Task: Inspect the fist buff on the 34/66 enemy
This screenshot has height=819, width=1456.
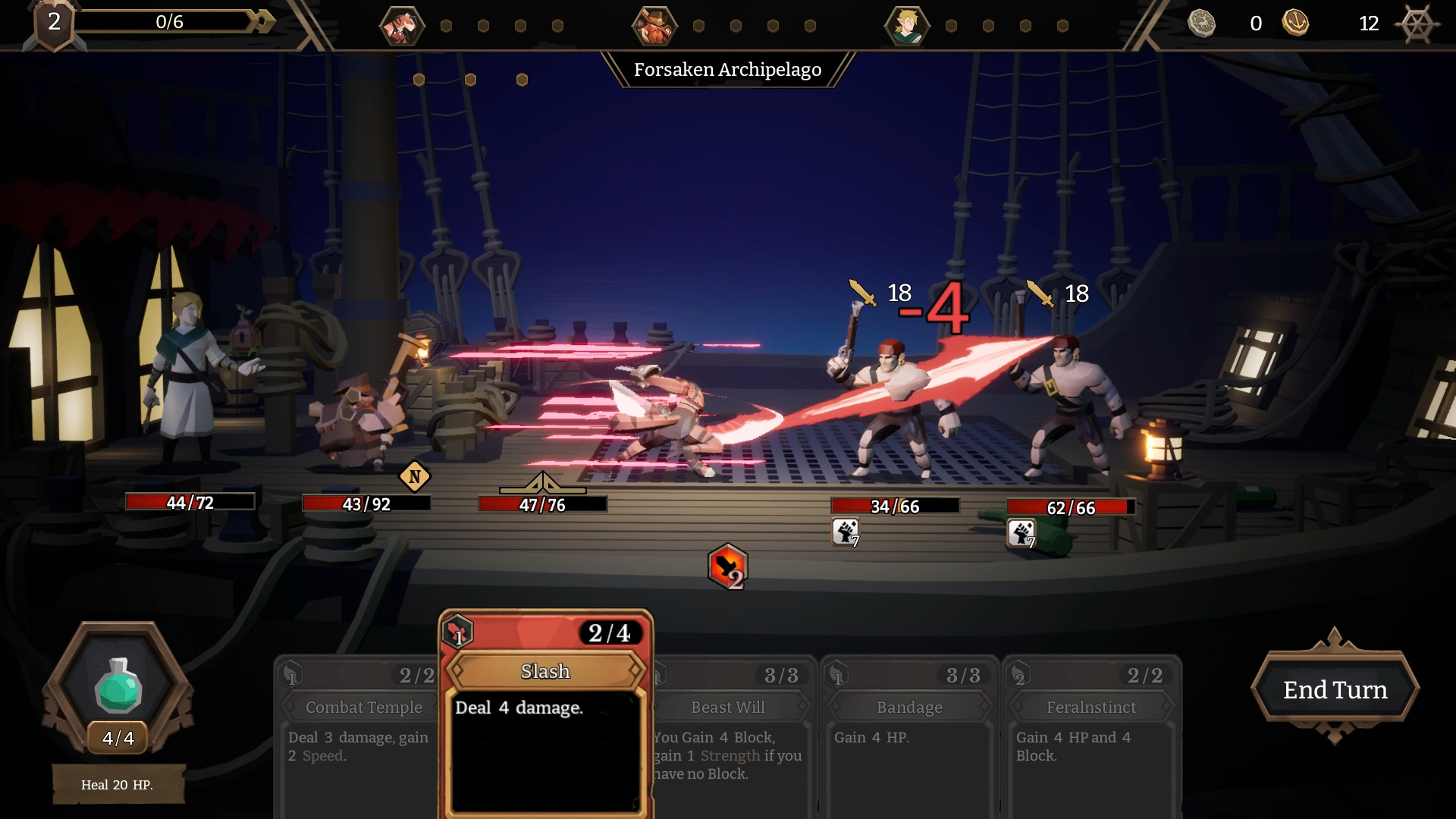Action: pyautogui.click(x=846, y=532)
